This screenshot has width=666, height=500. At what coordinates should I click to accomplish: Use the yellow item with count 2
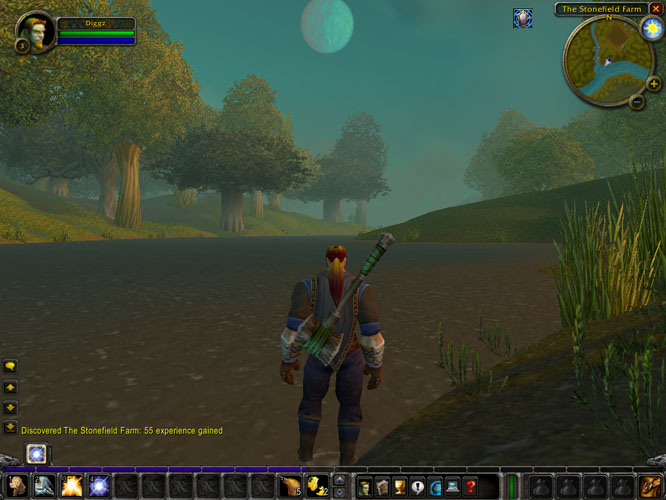coord(315,487)
